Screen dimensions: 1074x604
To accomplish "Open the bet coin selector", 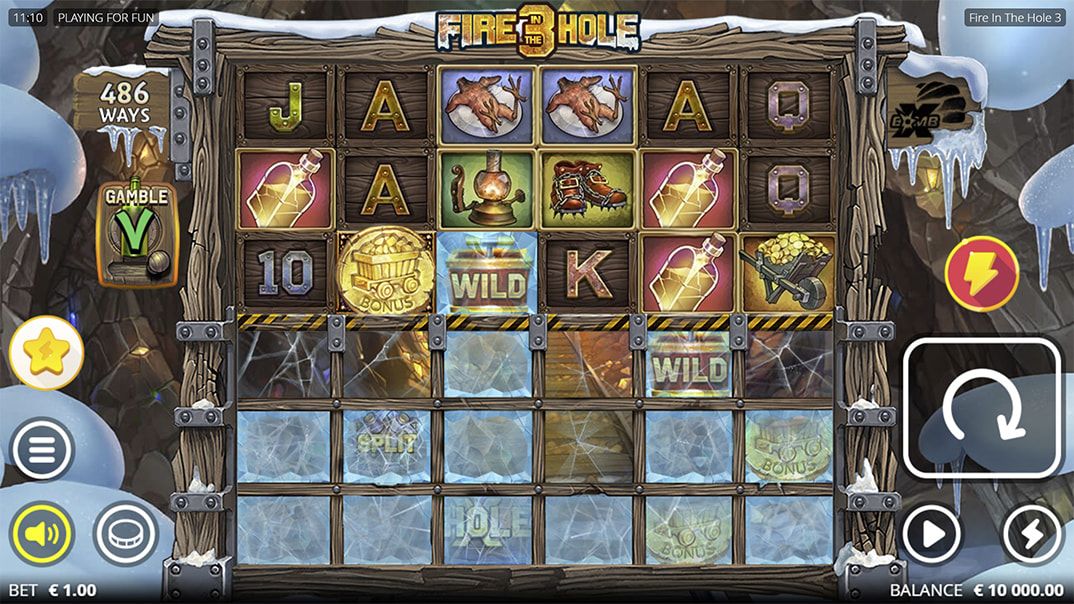I will (x=126, y=533).
